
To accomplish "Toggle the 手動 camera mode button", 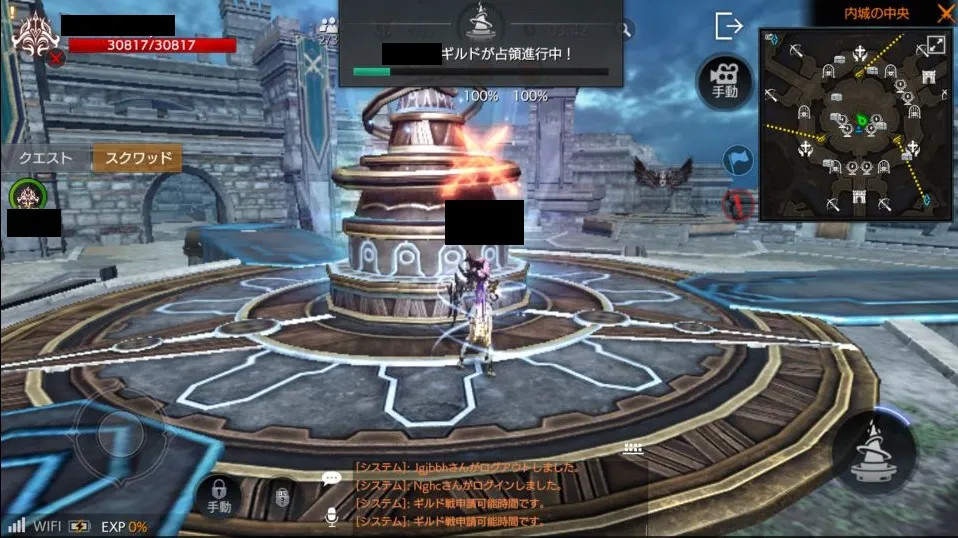I will [725, 80].
